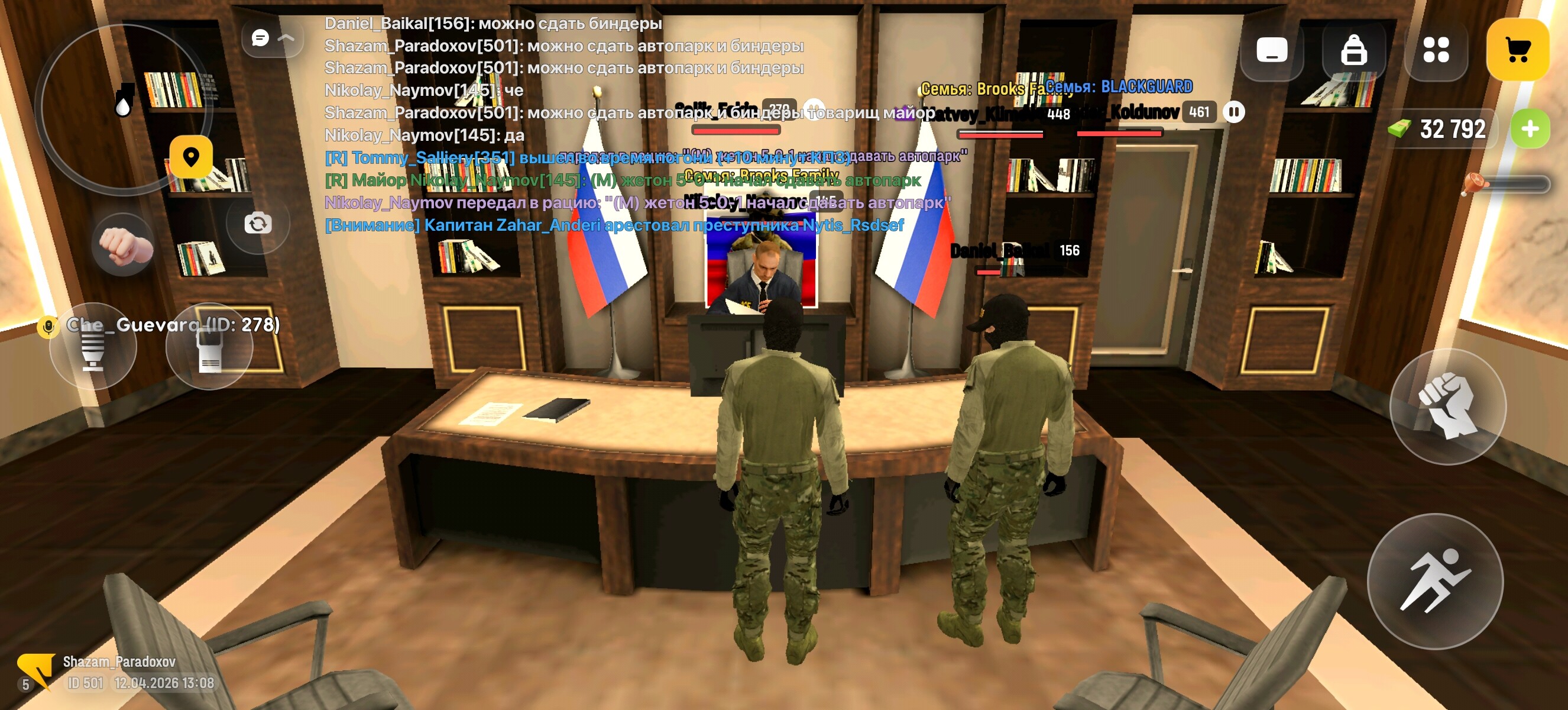Open chat via the speech bubble icon
Viewport: 1568px width, 710px height.
(260, 38)
